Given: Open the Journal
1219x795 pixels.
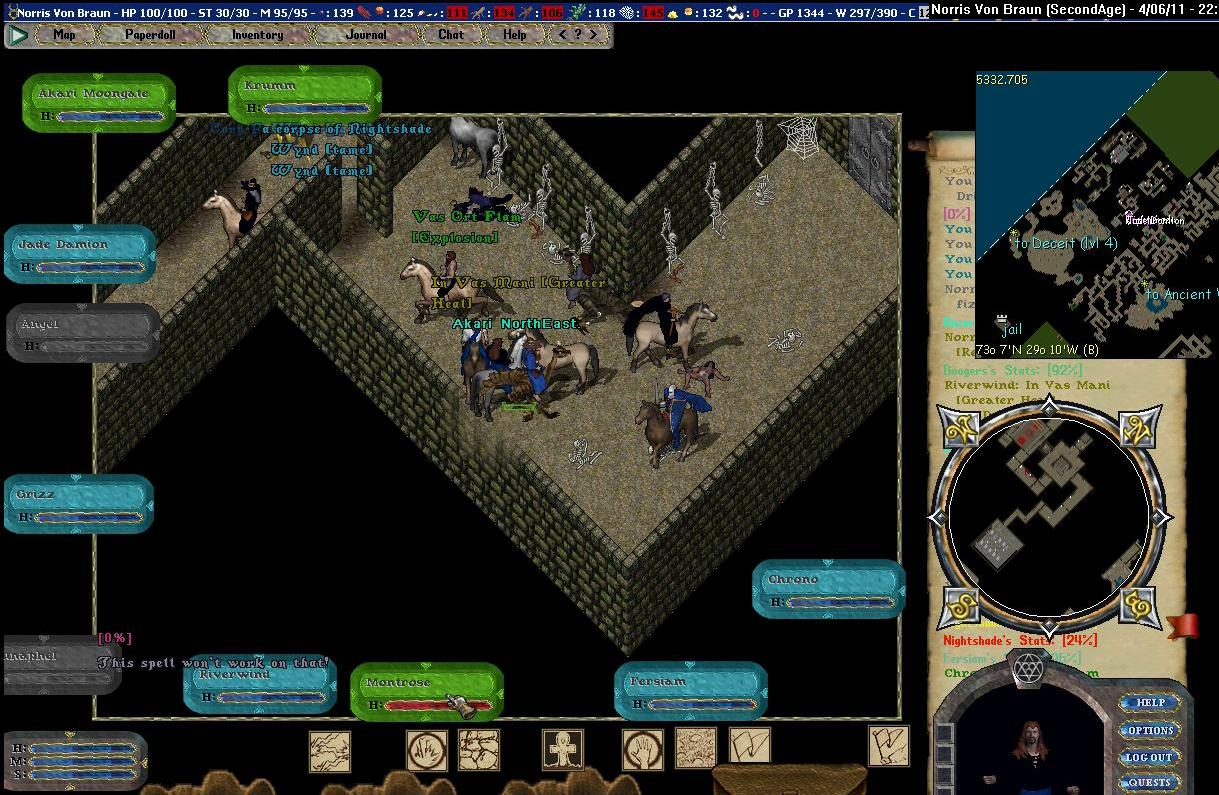Looking at the screenshot, I should pos(365,34).
